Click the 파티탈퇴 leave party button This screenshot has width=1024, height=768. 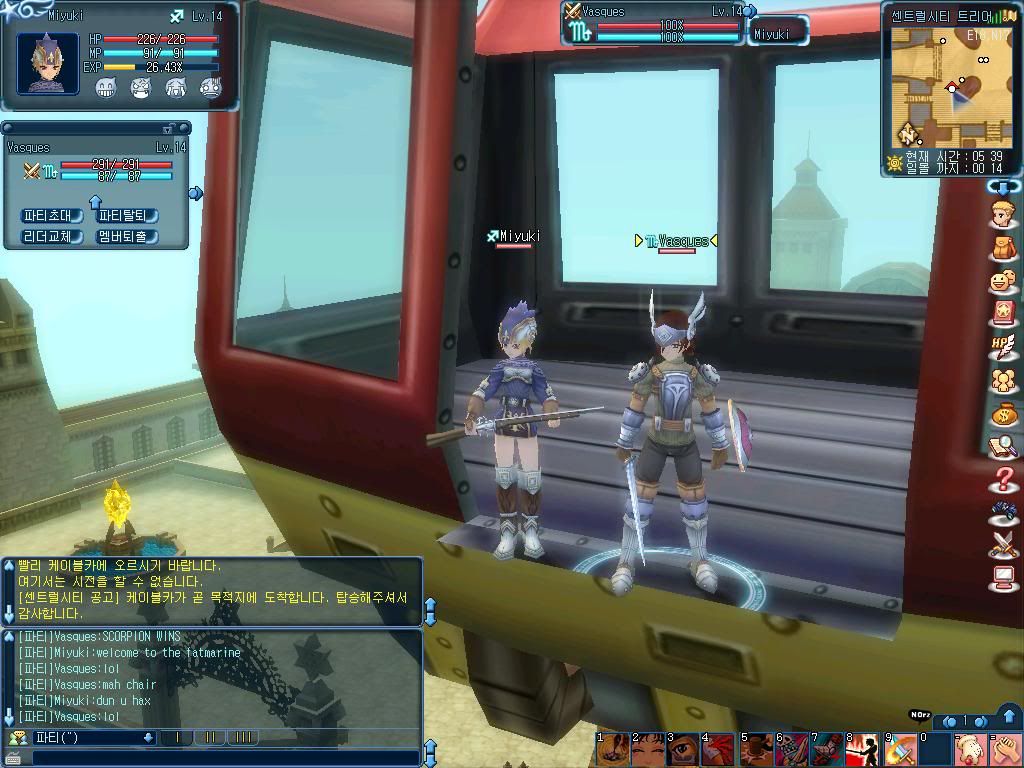point(126,215)
